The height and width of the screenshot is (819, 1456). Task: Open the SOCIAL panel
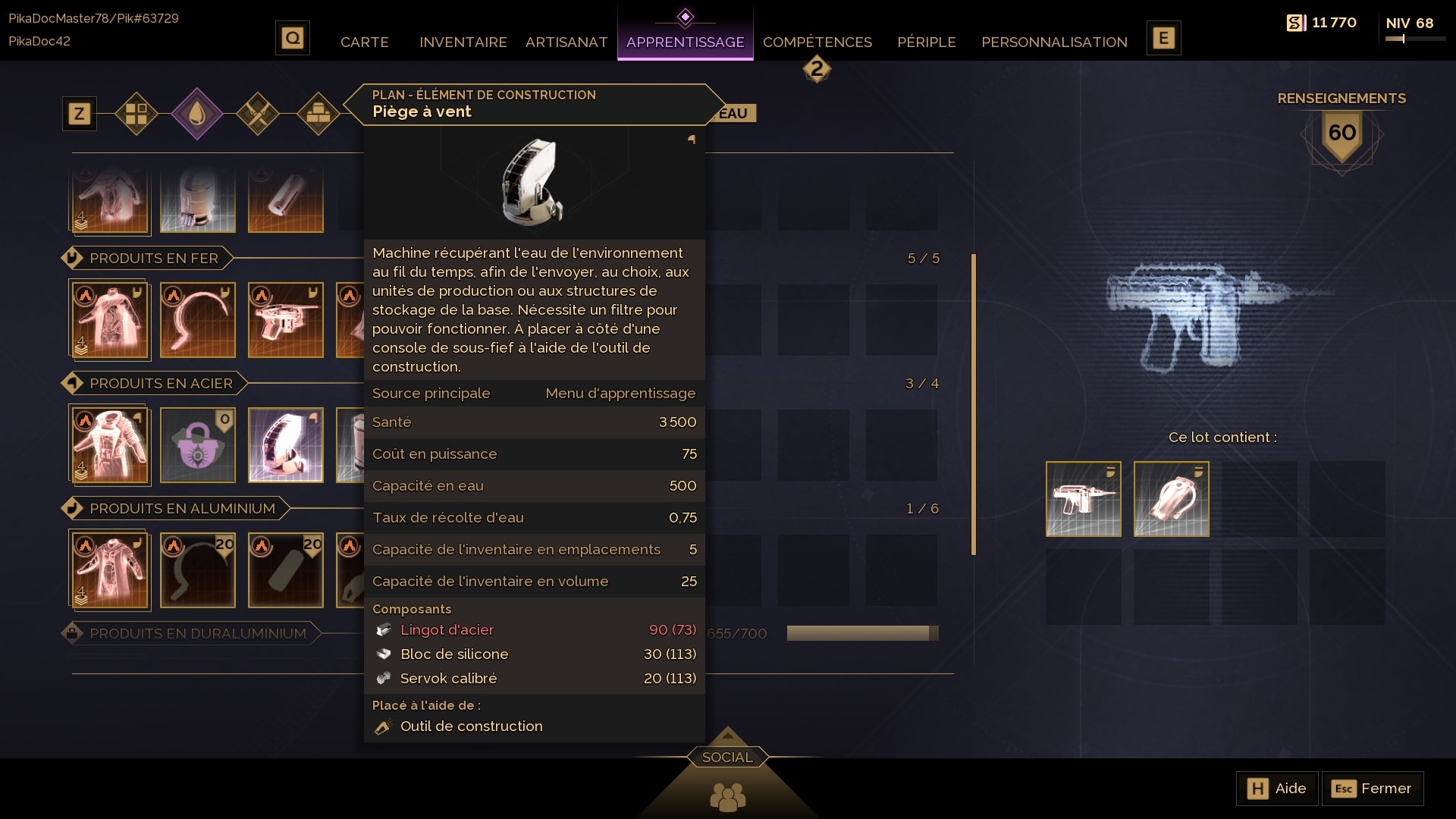(727, 758)
